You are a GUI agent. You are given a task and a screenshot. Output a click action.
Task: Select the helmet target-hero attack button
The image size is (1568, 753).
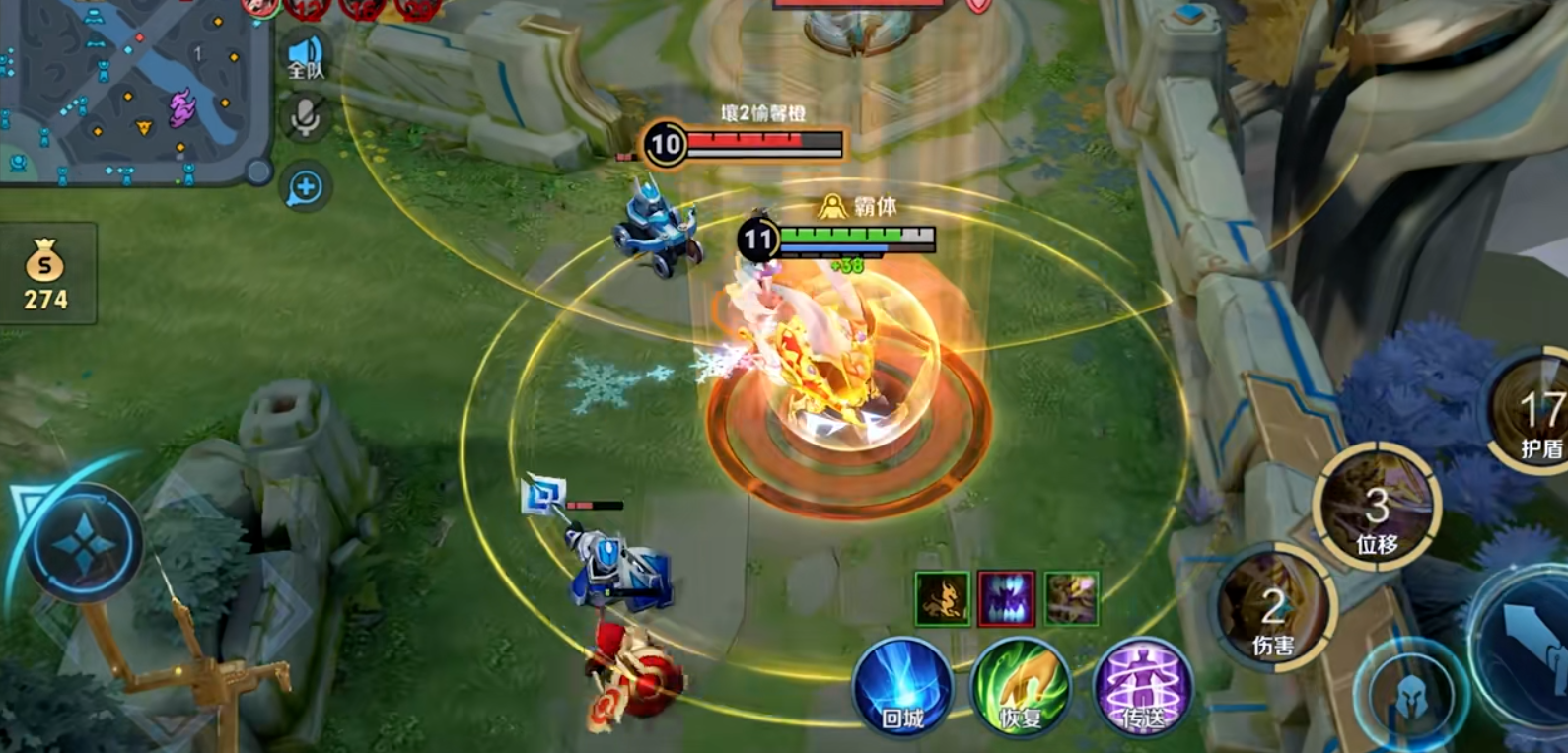click(1410, 696)
